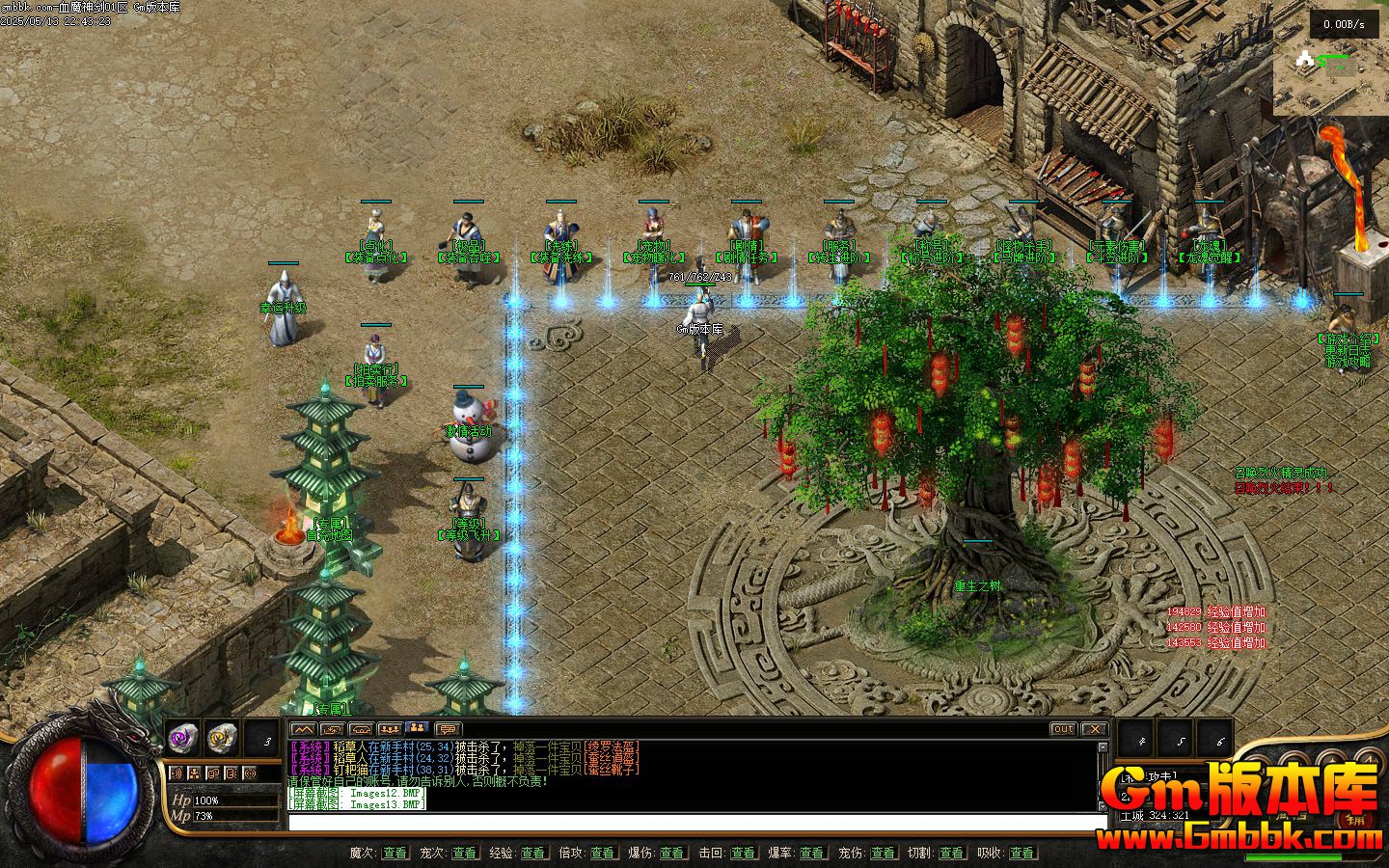Close the chat panel with the X button
Screen dimensions: 1389x868
[1093, 729]
